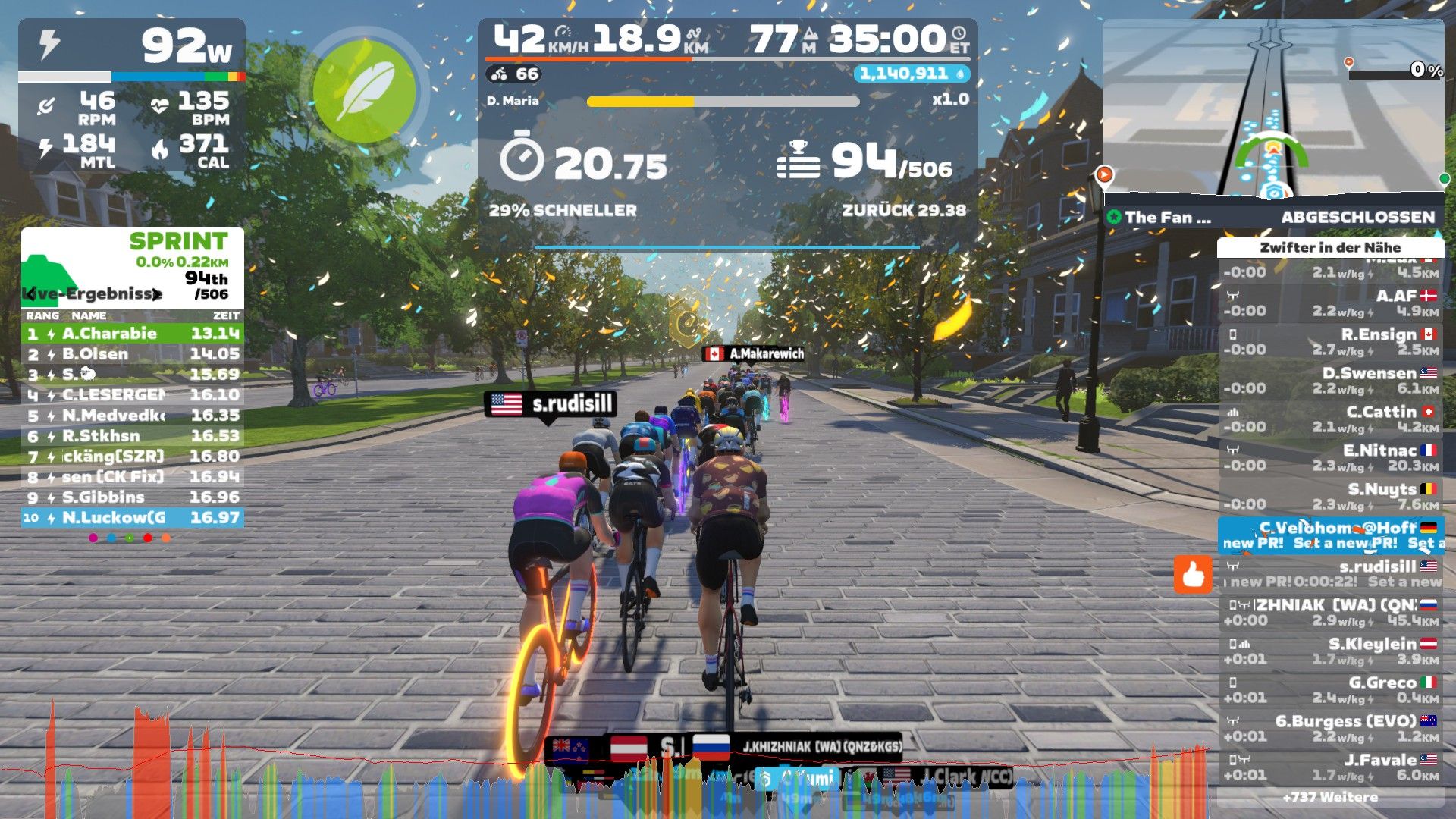Pick E.Nitnac from the nearby riders list
Screen dimensions: 1456x819
coord(1331,457)
